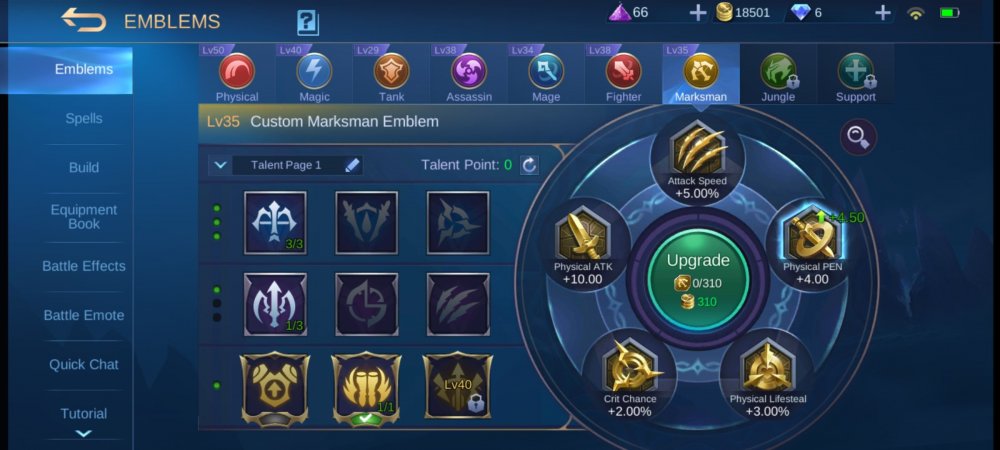Choose the Tank emblem tab

pos(391,75)
